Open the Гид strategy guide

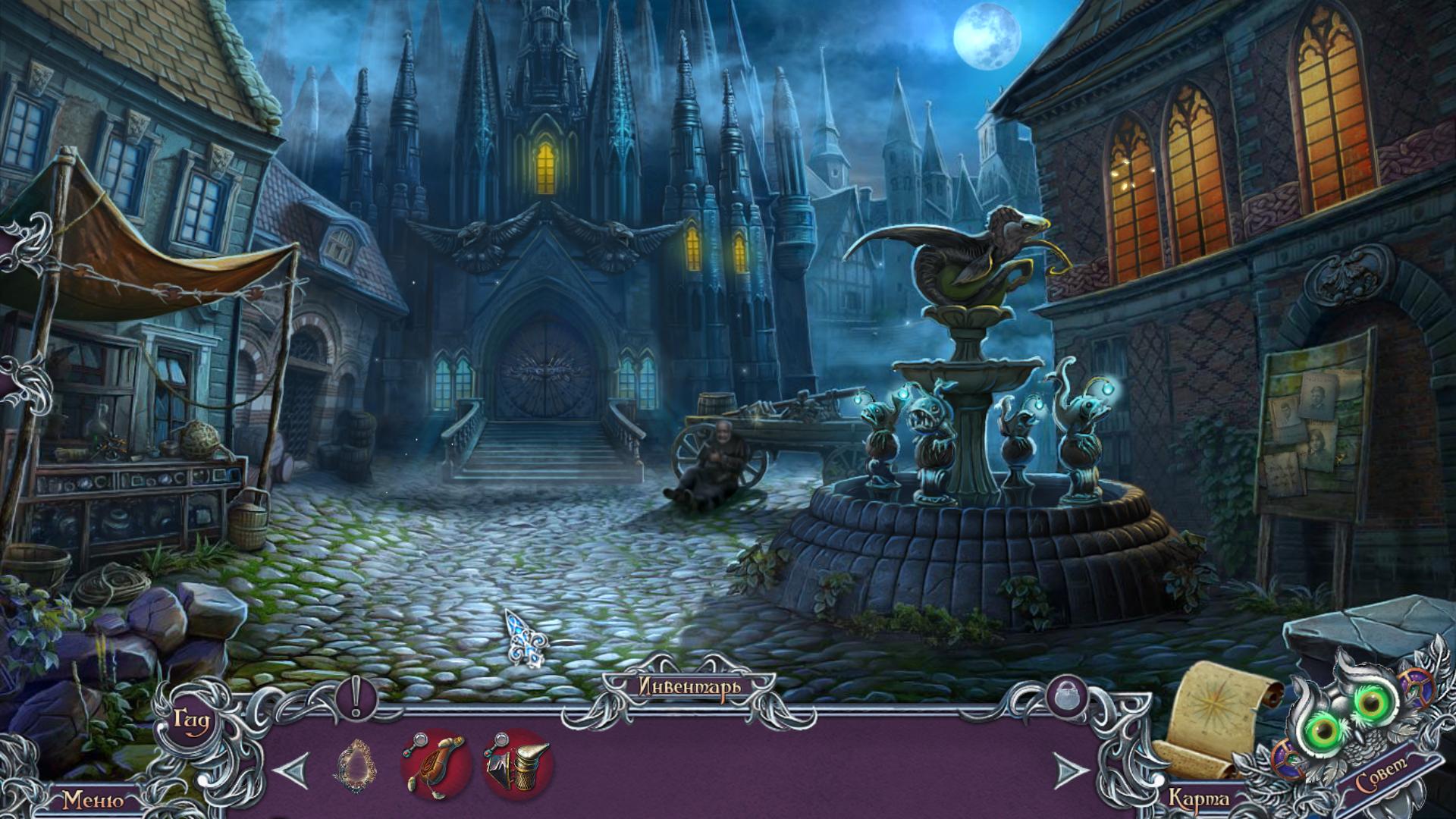pos(191,719)
